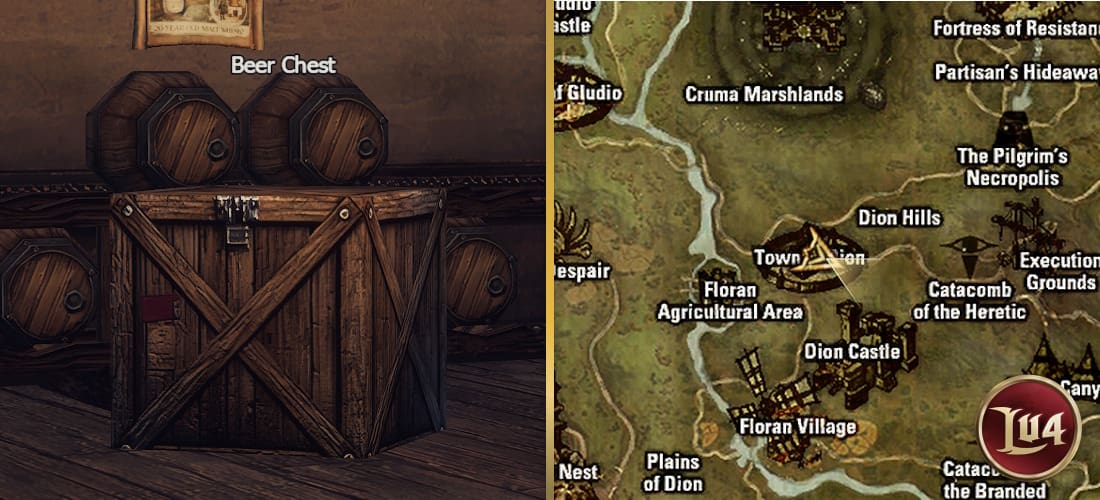Select Floran Village on the map
The image size is (1100, 500).
(797, 427)
